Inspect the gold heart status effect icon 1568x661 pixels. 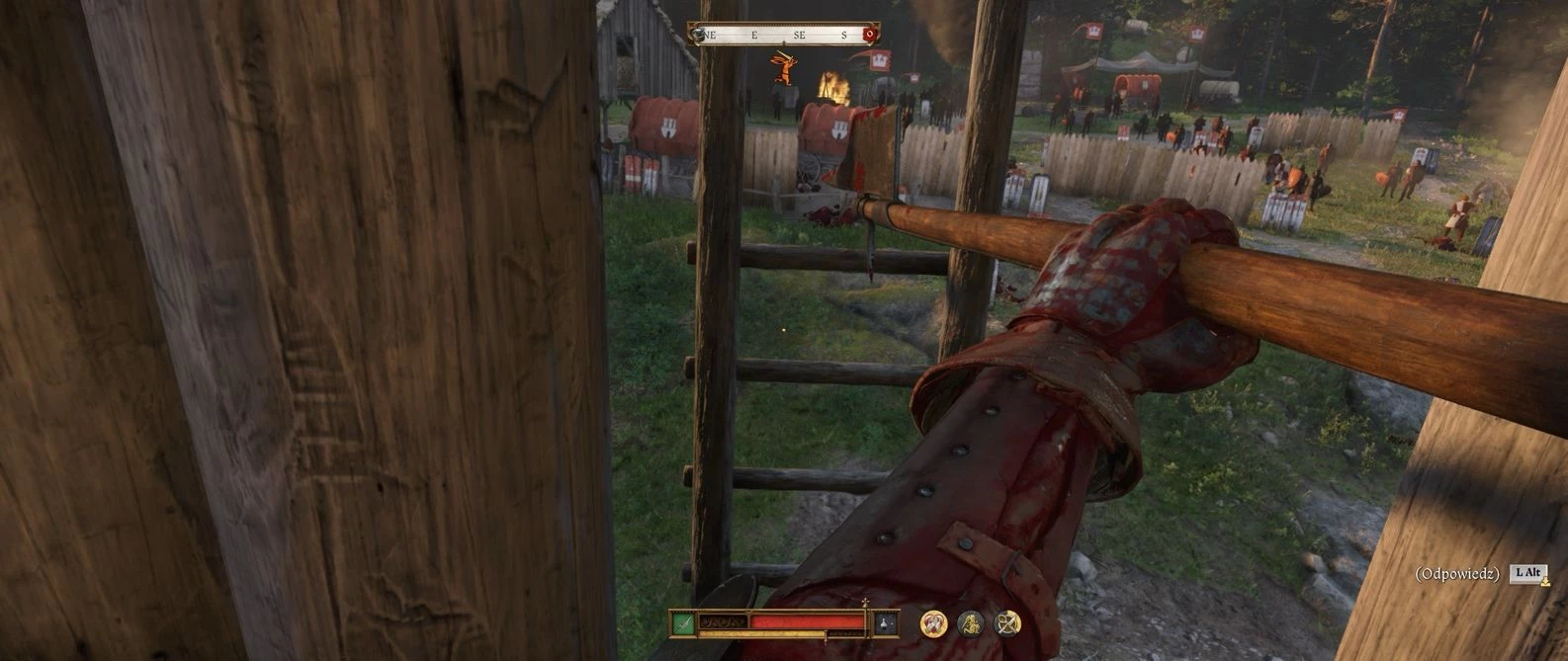coord(933,623)
